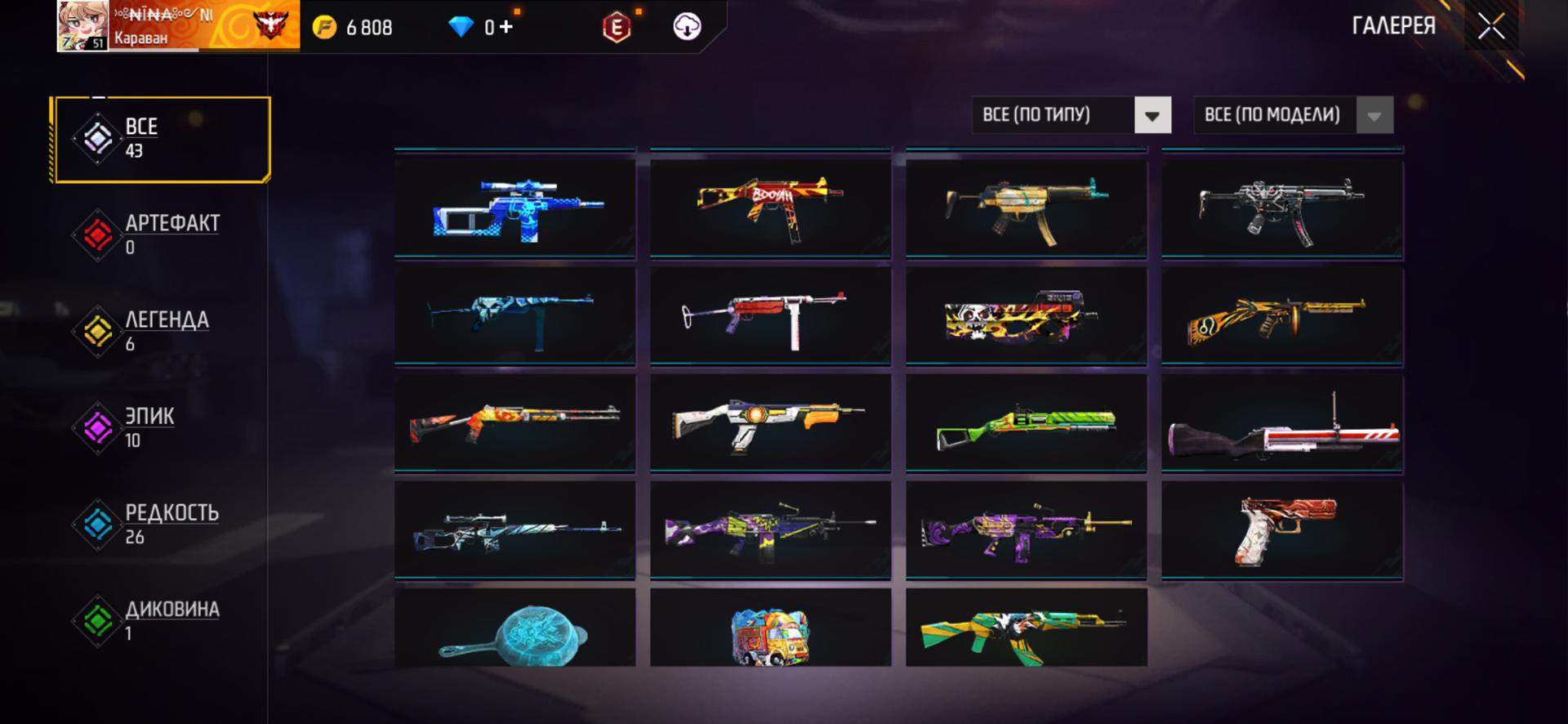Select the orange tiger Thompson skin
Screen dimensions: 1568x724
pos(1282,316)
